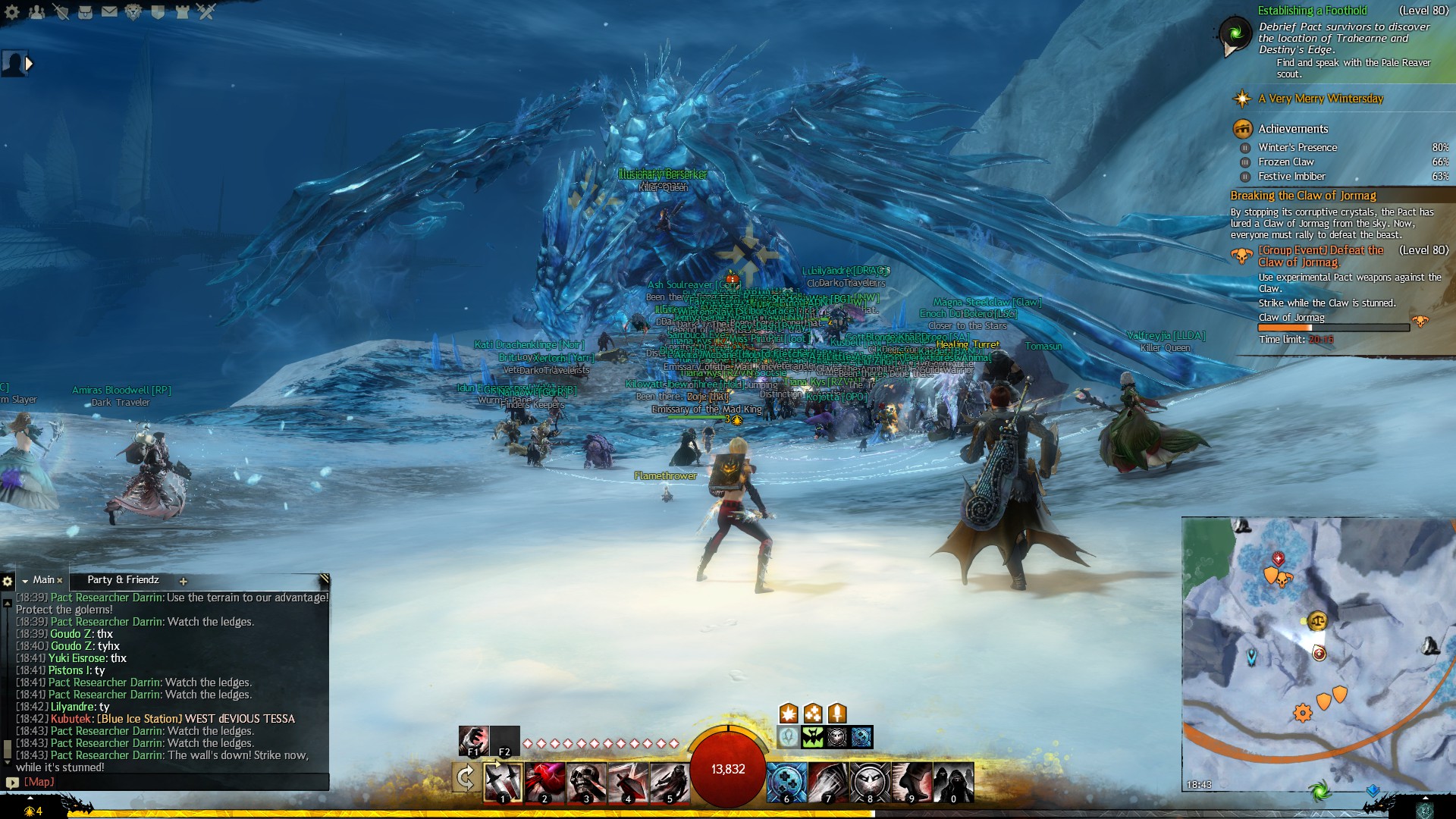Open the contacts and friends panel
The image size is (1456, 819).
[36, 12]
